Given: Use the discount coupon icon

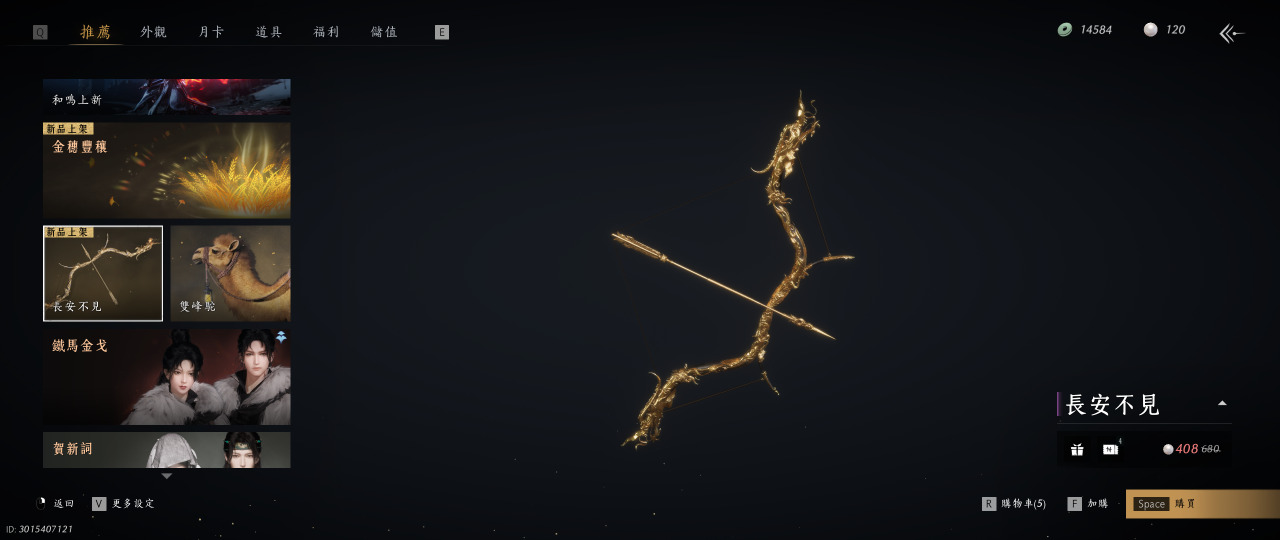Looking at the screenshot, I should (1110, 449).
